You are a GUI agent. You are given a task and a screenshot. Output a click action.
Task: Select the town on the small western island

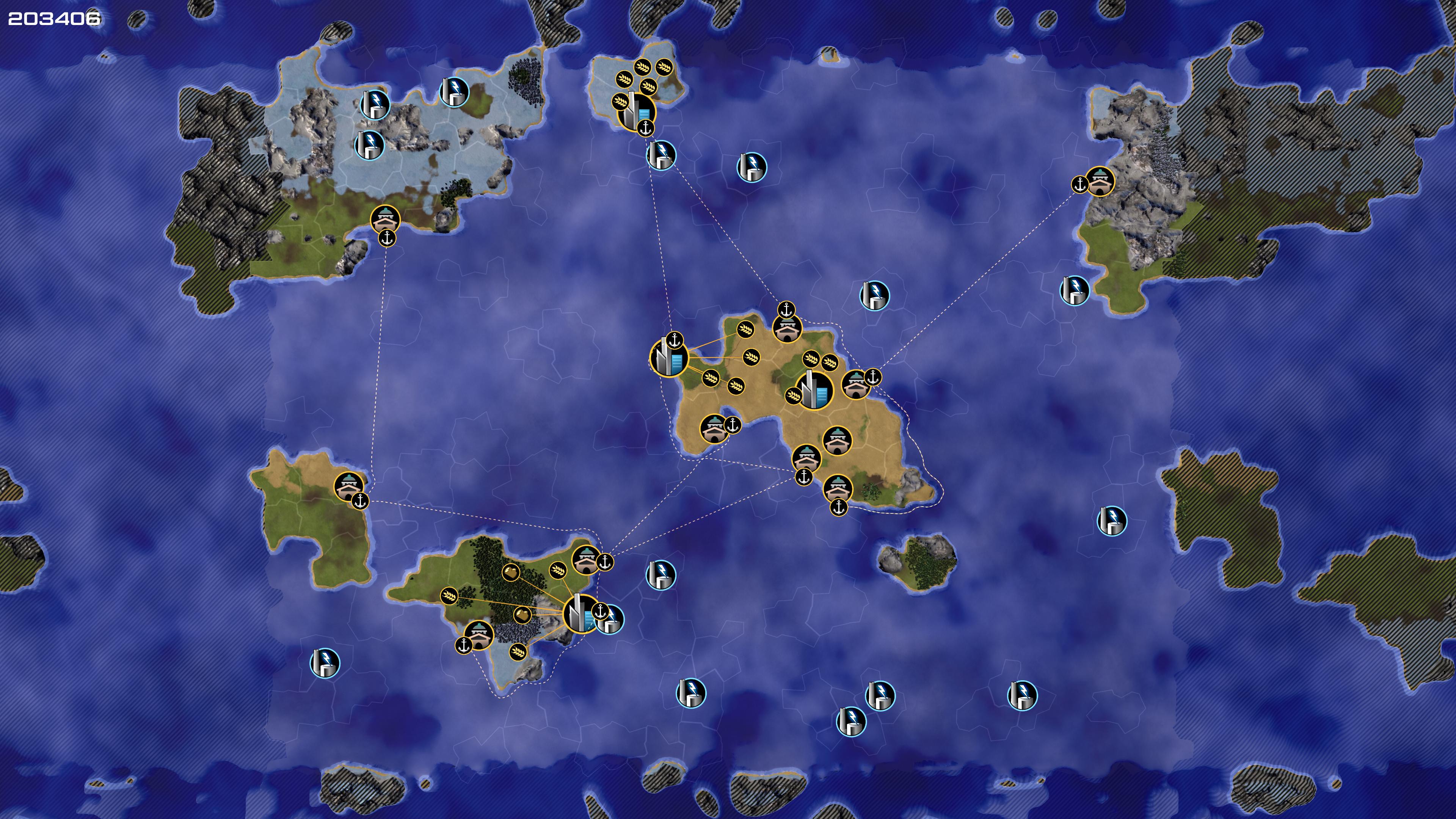(348, 486)
